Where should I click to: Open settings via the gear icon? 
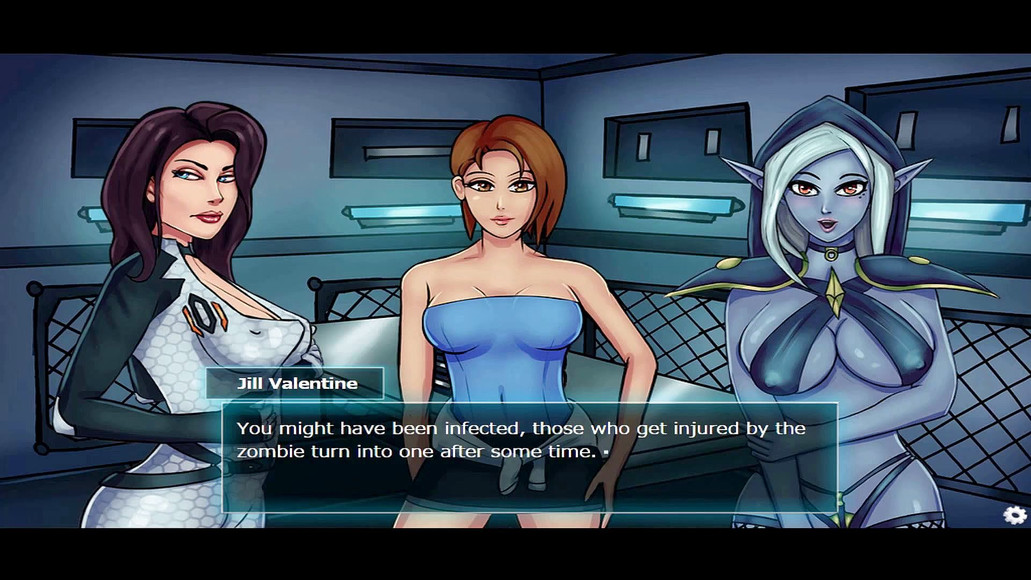coord(1015,515)
